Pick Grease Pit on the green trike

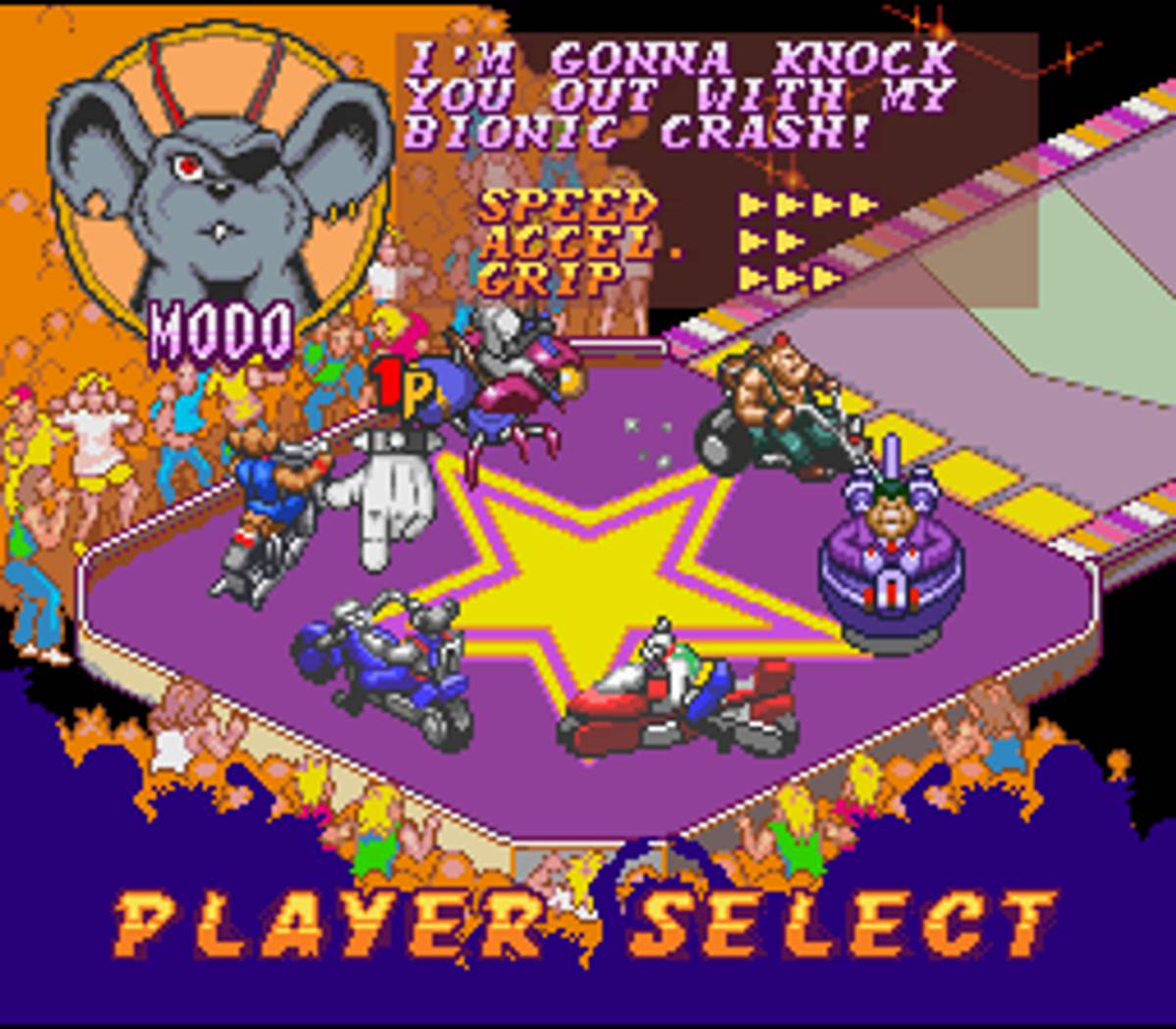(x=774, y=407)
